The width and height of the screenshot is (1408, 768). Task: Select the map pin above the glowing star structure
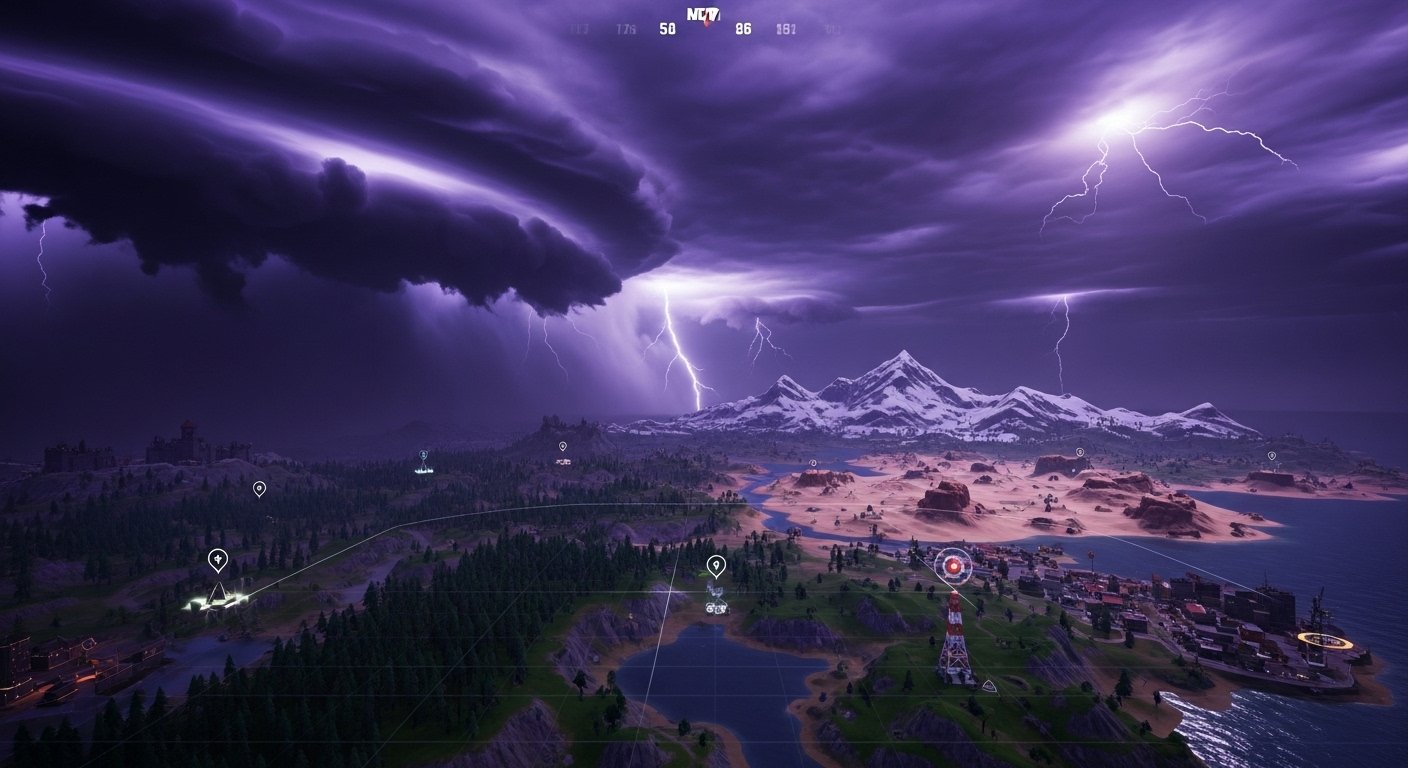coord(218,558)
